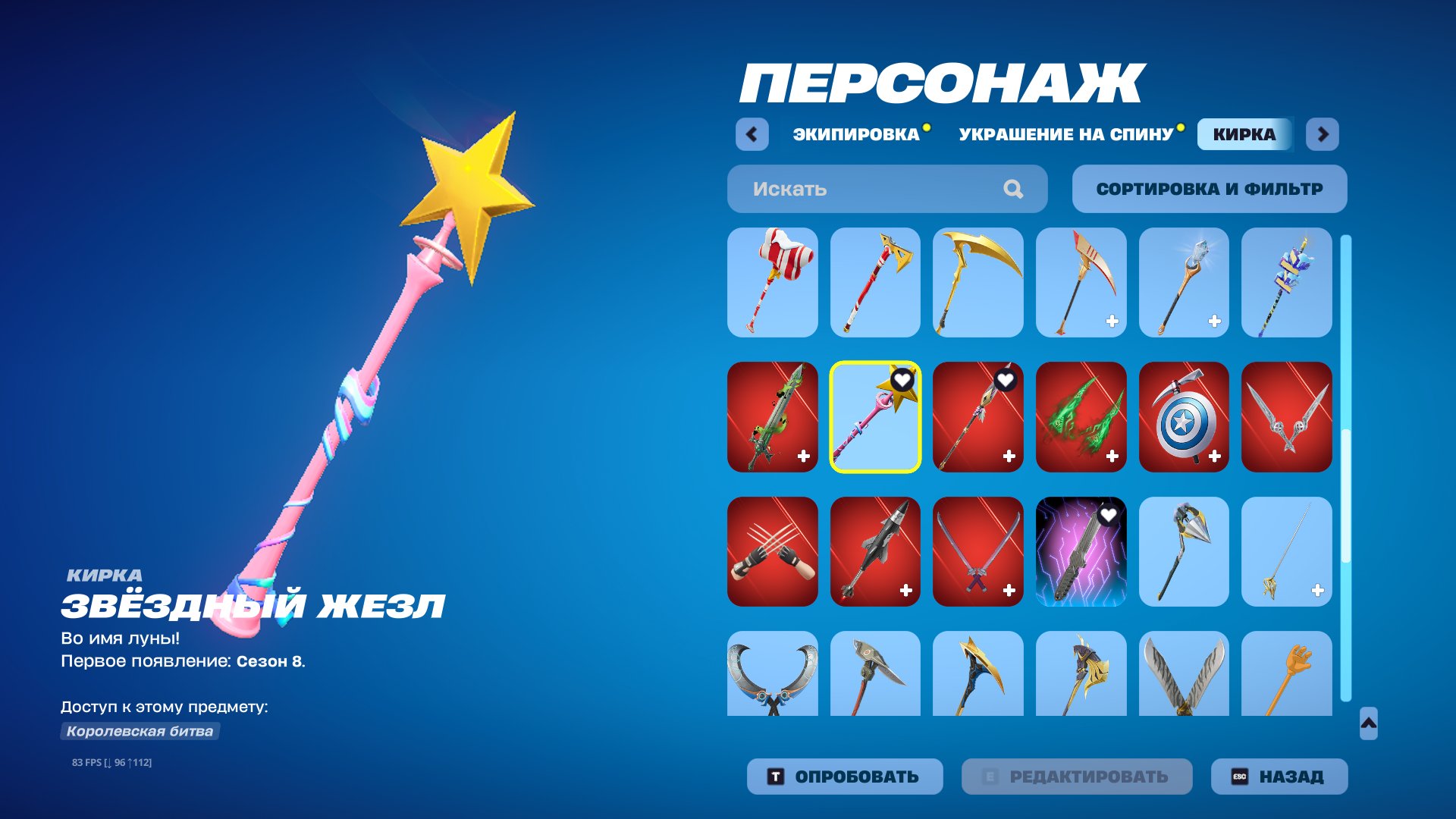Select the golden rapier pickaxe
Screen dimensions: 1456x819
[1286, 551]
